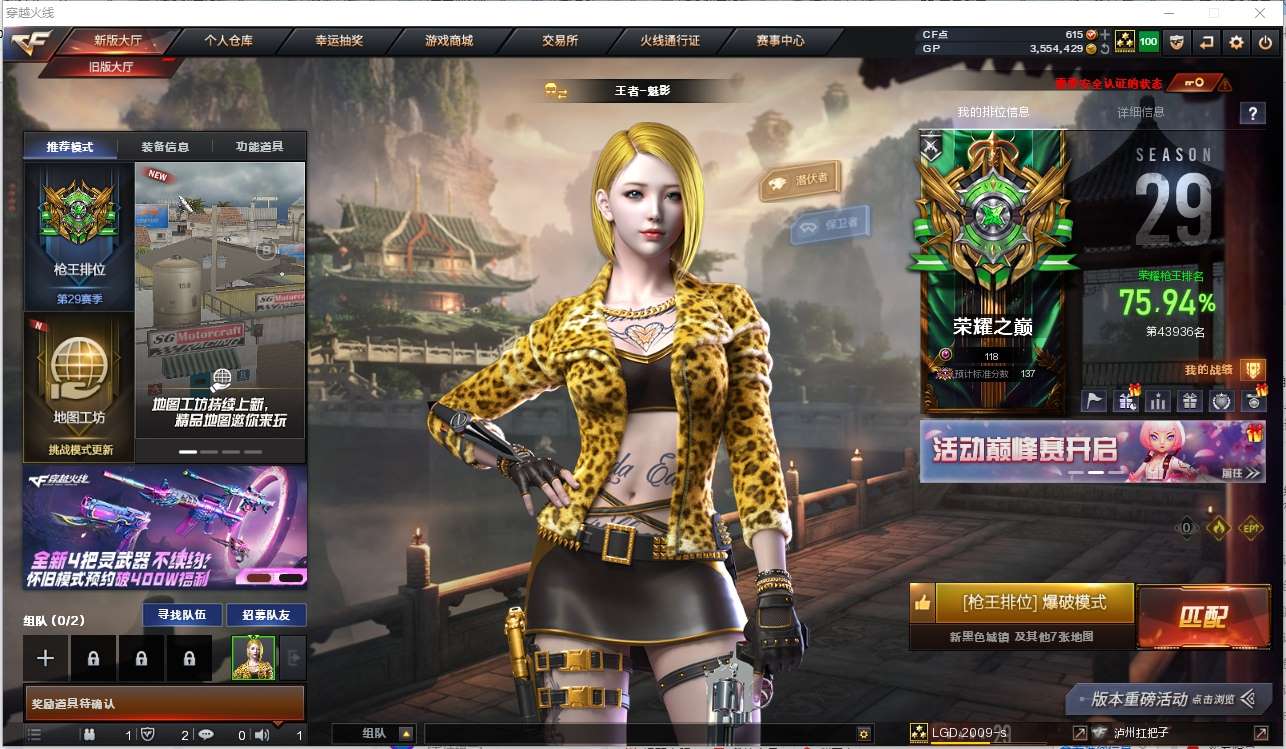This screenshot has width=1286, height=749.
Task: Switch to the 装备信息 tab
Action: (165, 147)
